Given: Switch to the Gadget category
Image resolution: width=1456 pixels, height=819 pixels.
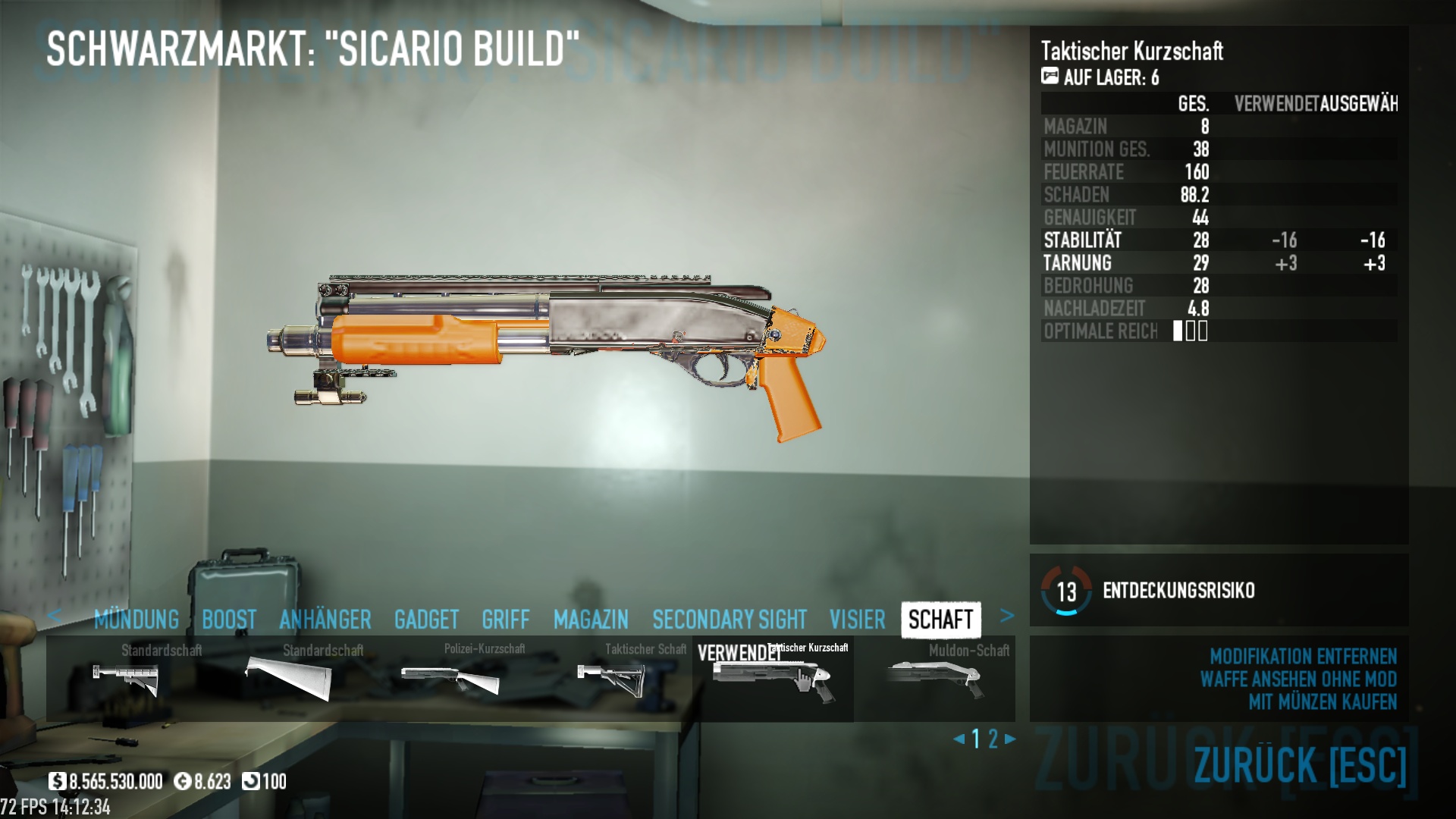Looking at the screenshot, I should [x=426, y=620].
